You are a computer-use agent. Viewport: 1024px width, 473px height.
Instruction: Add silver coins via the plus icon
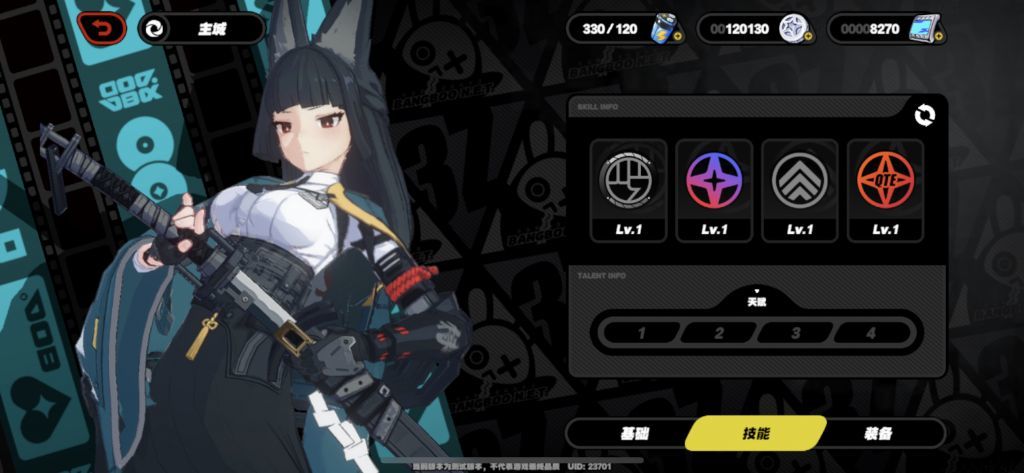(x=808, y=37)
